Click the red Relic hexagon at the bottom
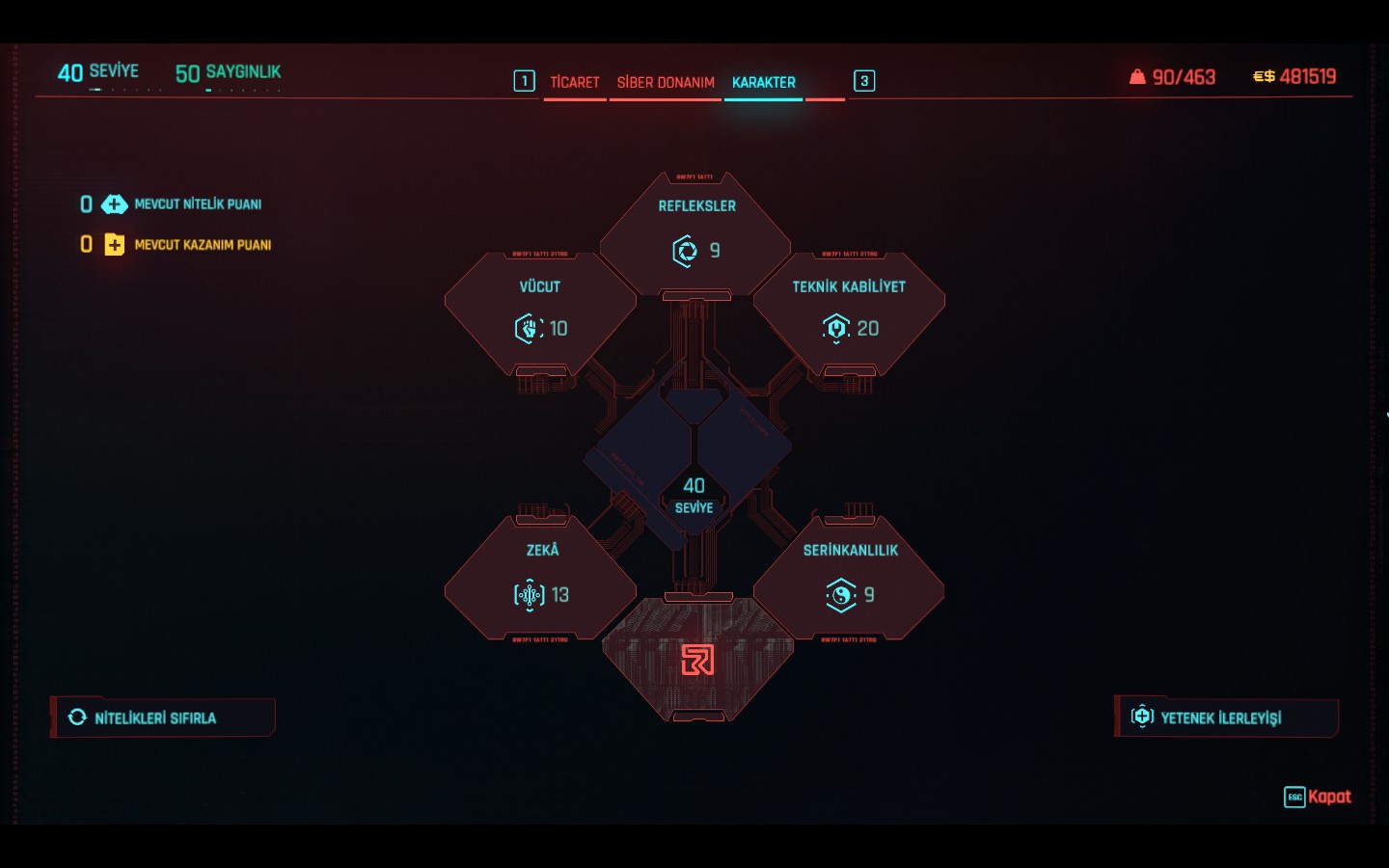1389x868 pixels. pyautogui.click(x=697, y=660)
